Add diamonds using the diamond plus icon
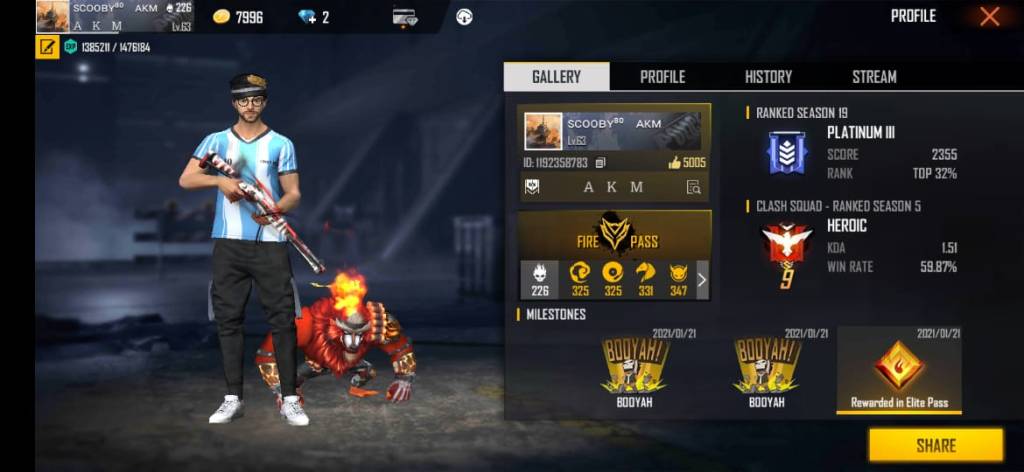Screen dimensions: 1024x472 click(x=308, y=17)
